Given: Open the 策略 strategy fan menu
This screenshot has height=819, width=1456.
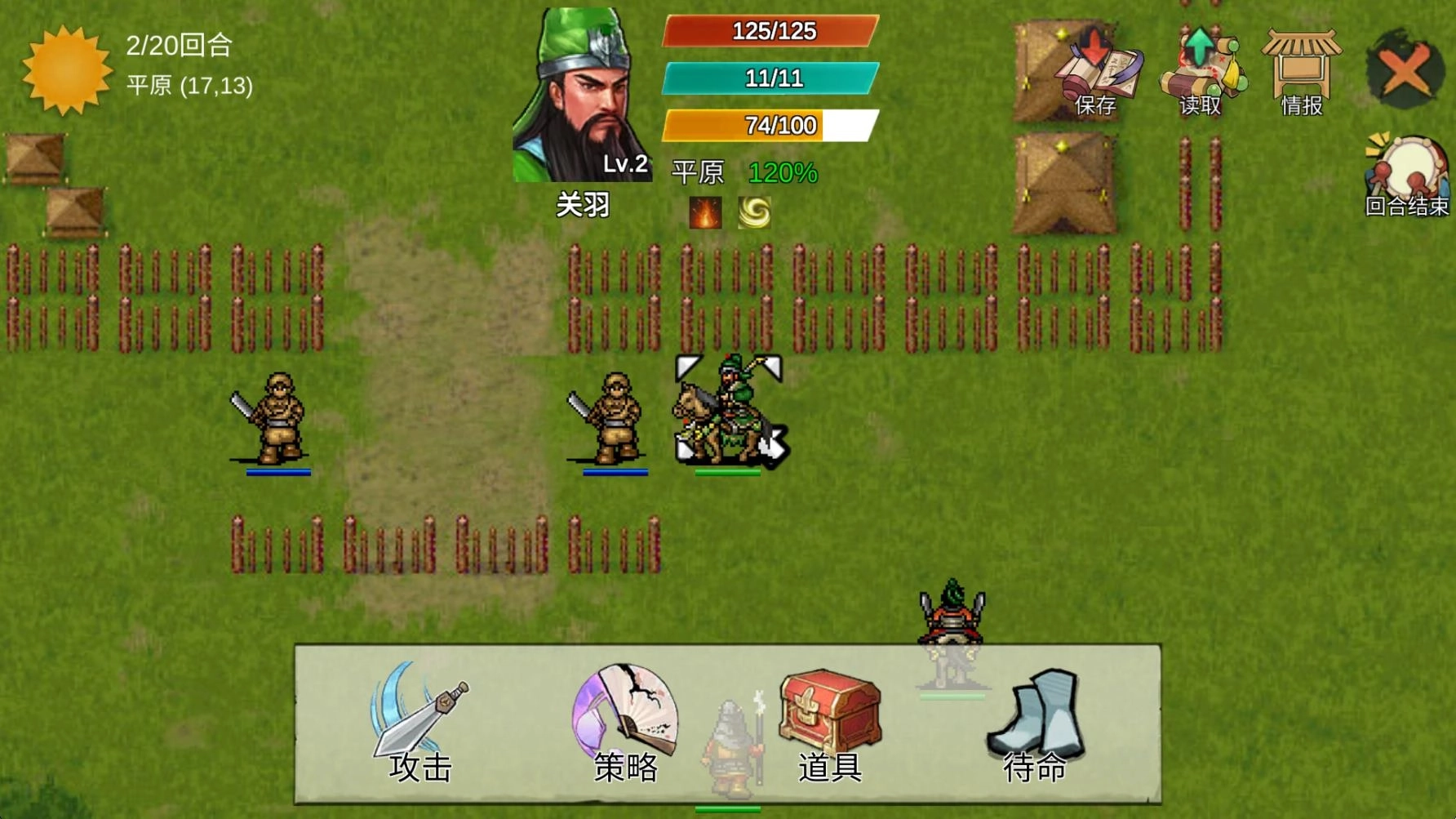Looking at the screenshot, I should [626, 723].
